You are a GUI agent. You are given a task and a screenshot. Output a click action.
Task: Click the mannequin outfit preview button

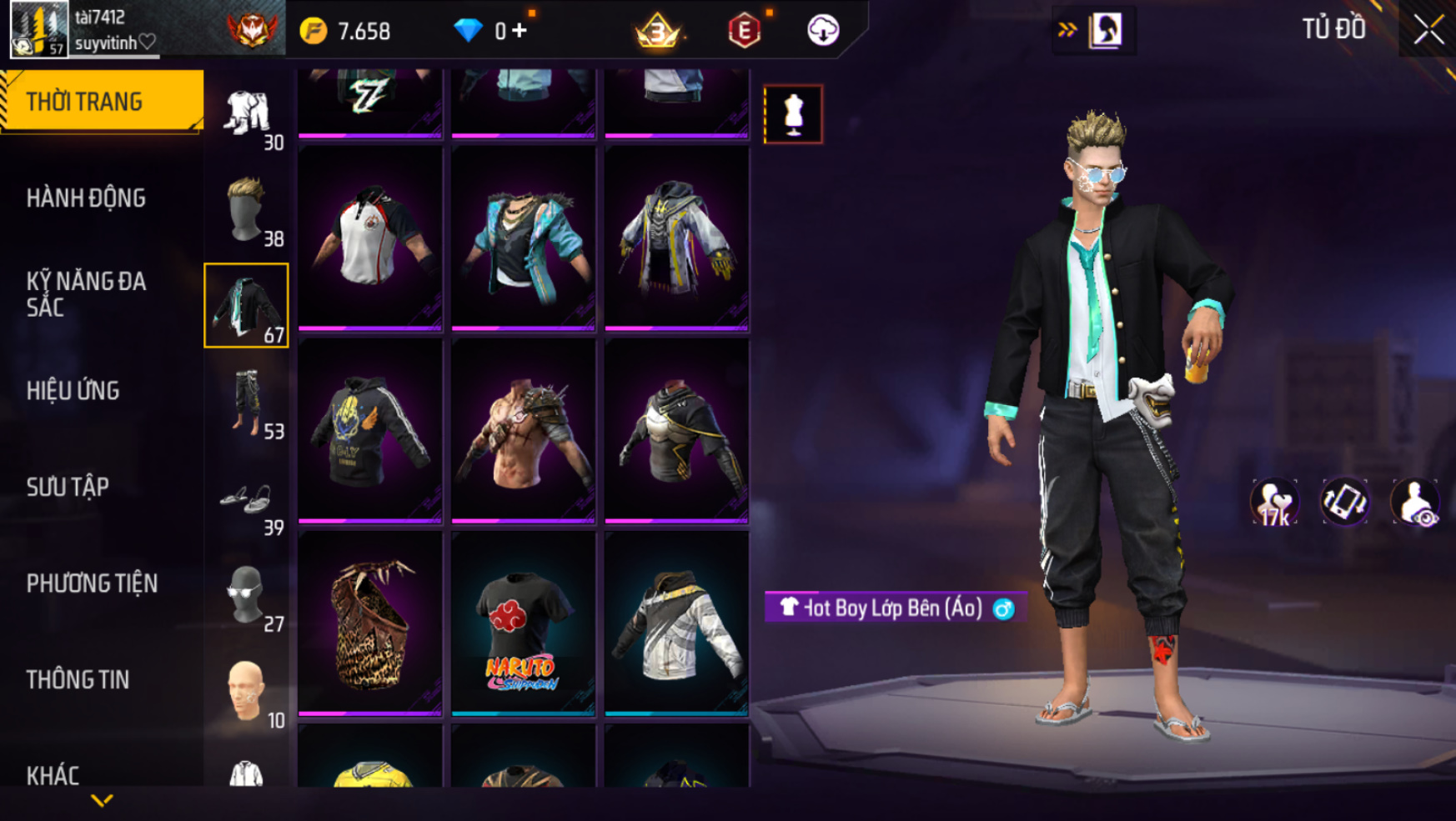click(x=793, y=114)
